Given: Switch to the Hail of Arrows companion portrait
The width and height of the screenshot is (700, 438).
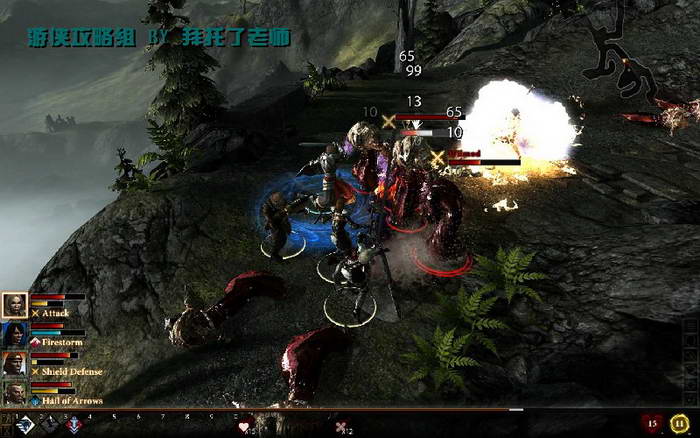Looking at the screenshot, I should point(15,393).
